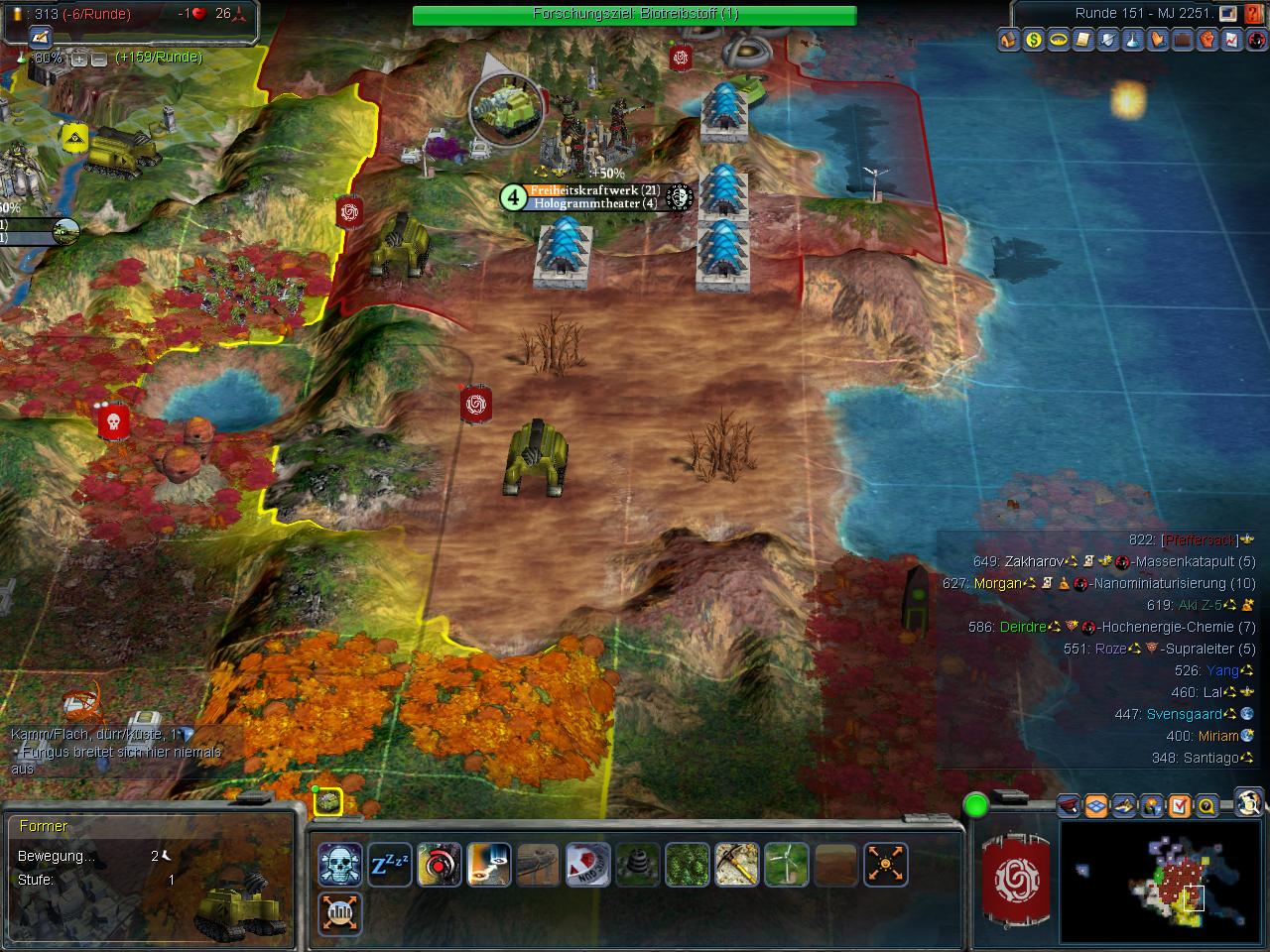Select the Former unit icon above the action bar
Screen dimensions: 1270x952
[328, 801]
